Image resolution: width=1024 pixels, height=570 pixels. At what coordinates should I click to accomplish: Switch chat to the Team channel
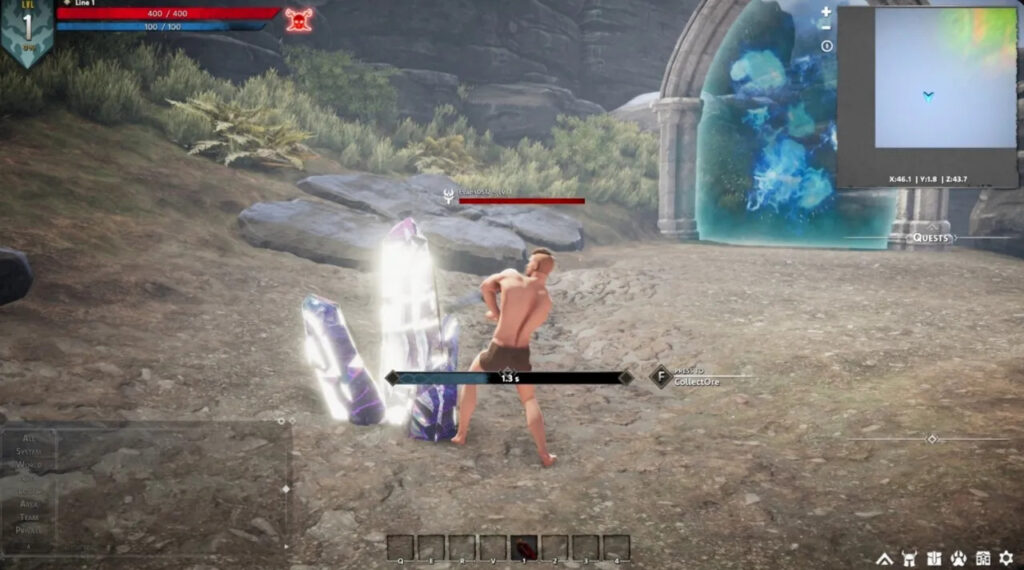click(28, 517)
